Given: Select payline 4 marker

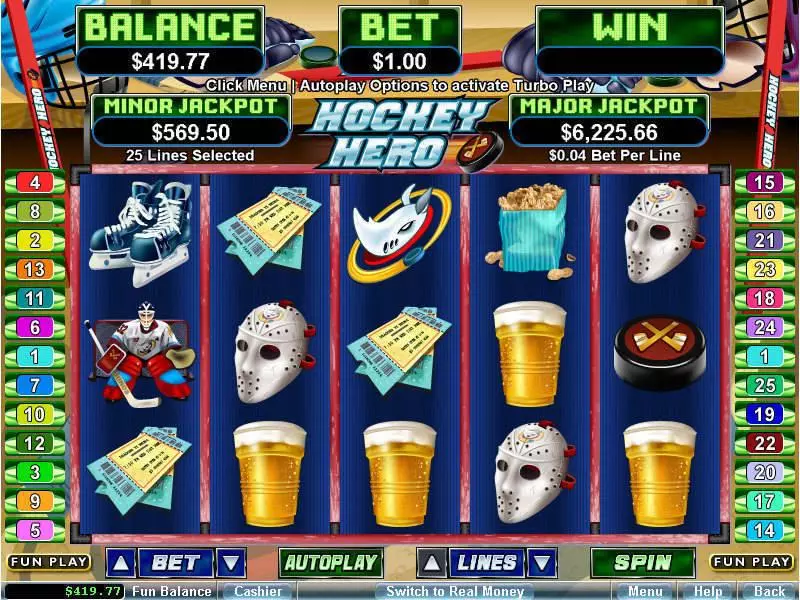Looking at the screenshot, I should click(x=35, y=183).
